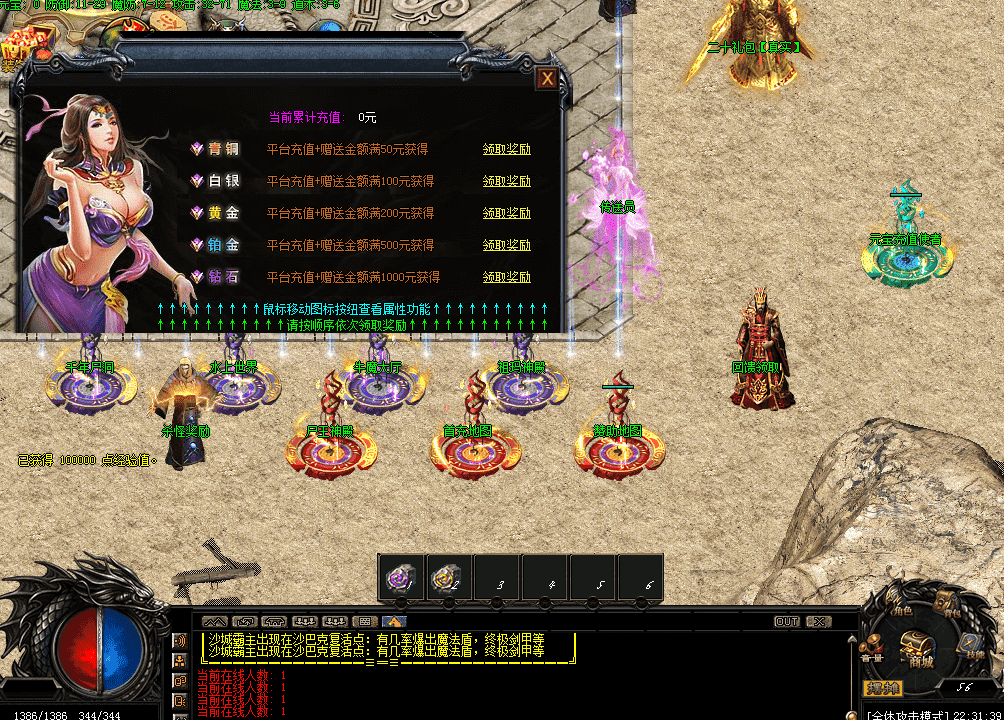Click the diamond tier gem icon
1004x720 pixels.
click(x=197, y=277)
